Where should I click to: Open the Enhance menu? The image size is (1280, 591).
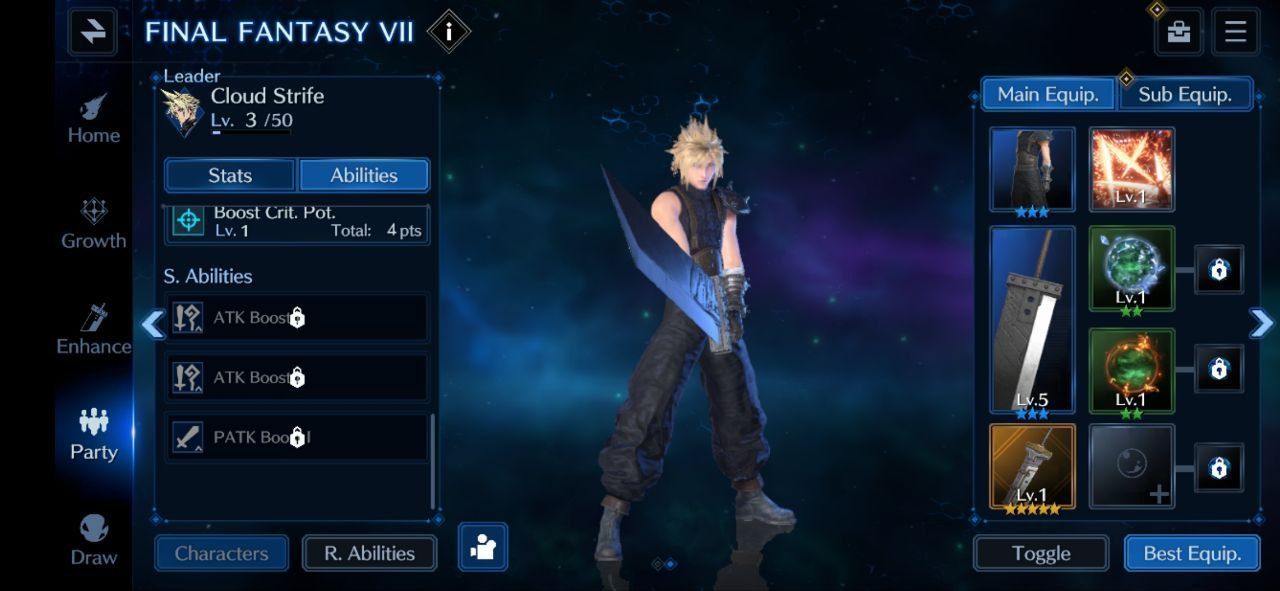click(94, 330)
